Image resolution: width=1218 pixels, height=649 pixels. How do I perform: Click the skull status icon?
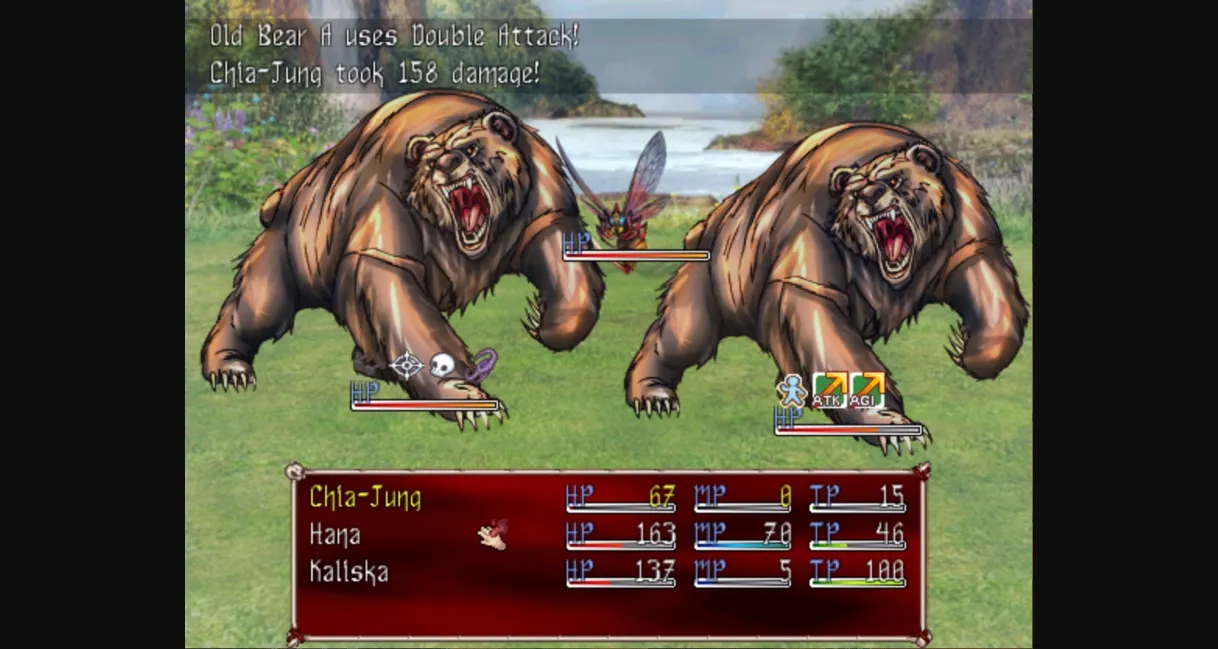442,365
